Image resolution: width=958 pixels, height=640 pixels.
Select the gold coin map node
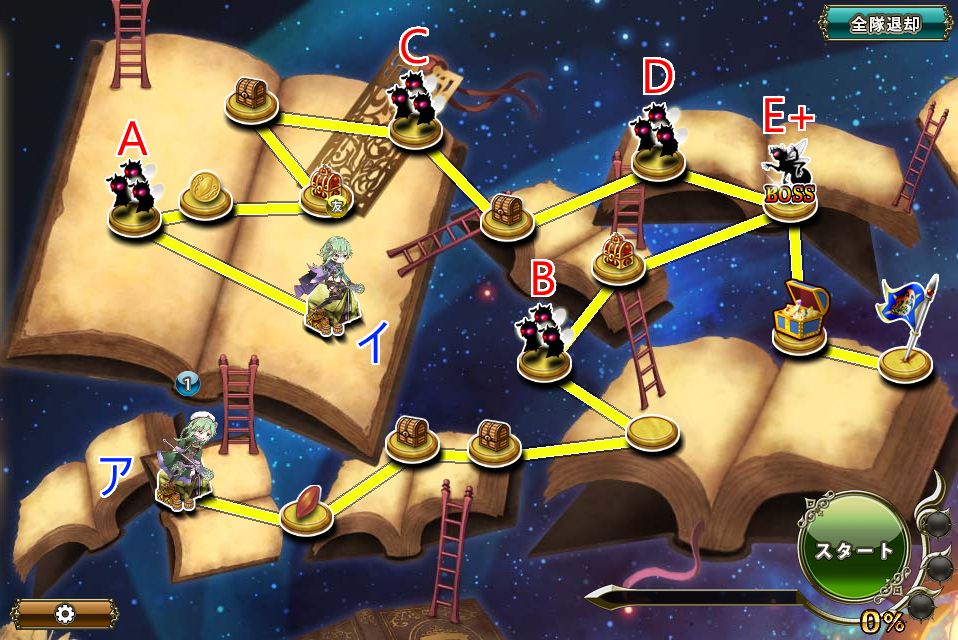206,194
